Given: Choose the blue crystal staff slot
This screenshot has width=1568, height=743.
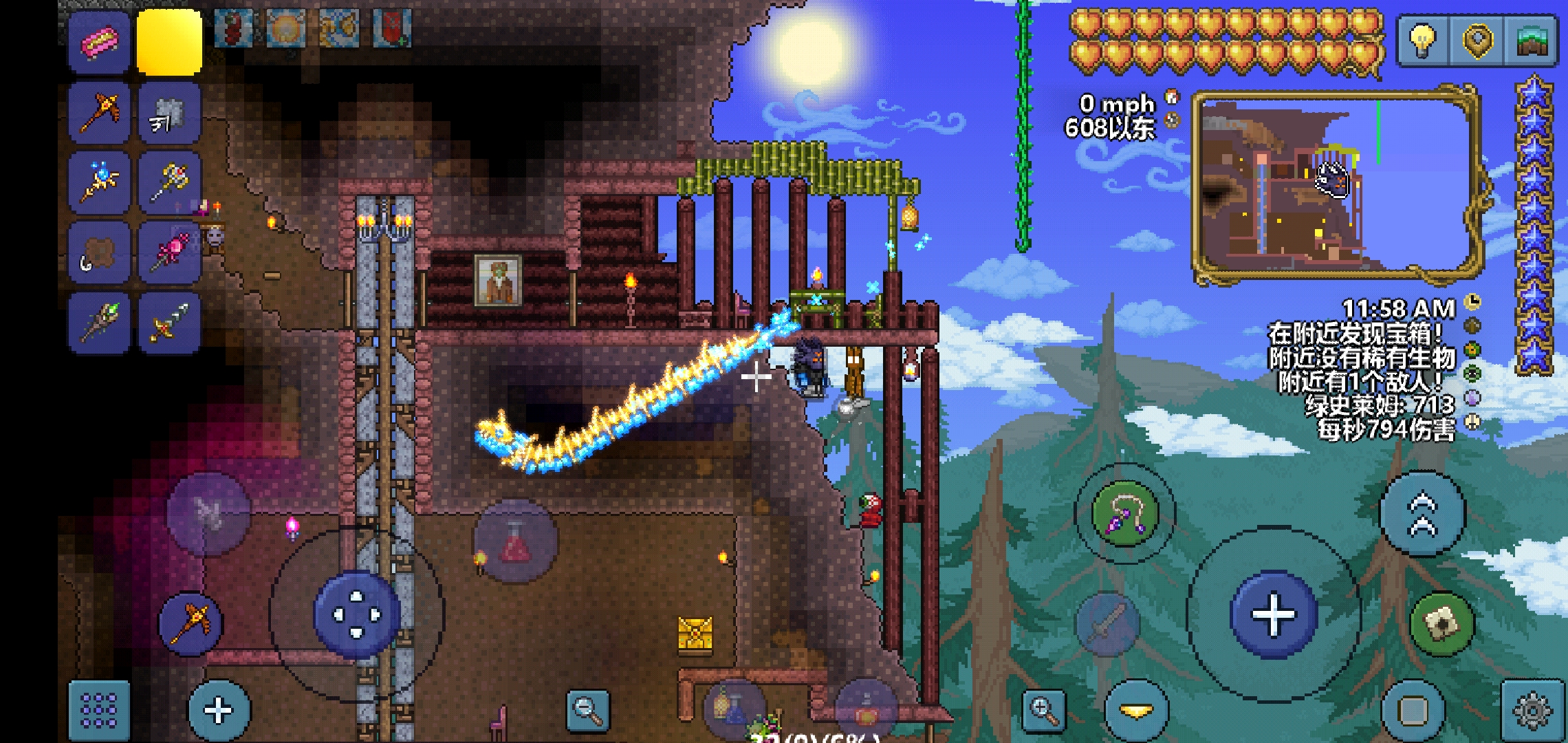Looking at the screenshot, I should [100, 182].
